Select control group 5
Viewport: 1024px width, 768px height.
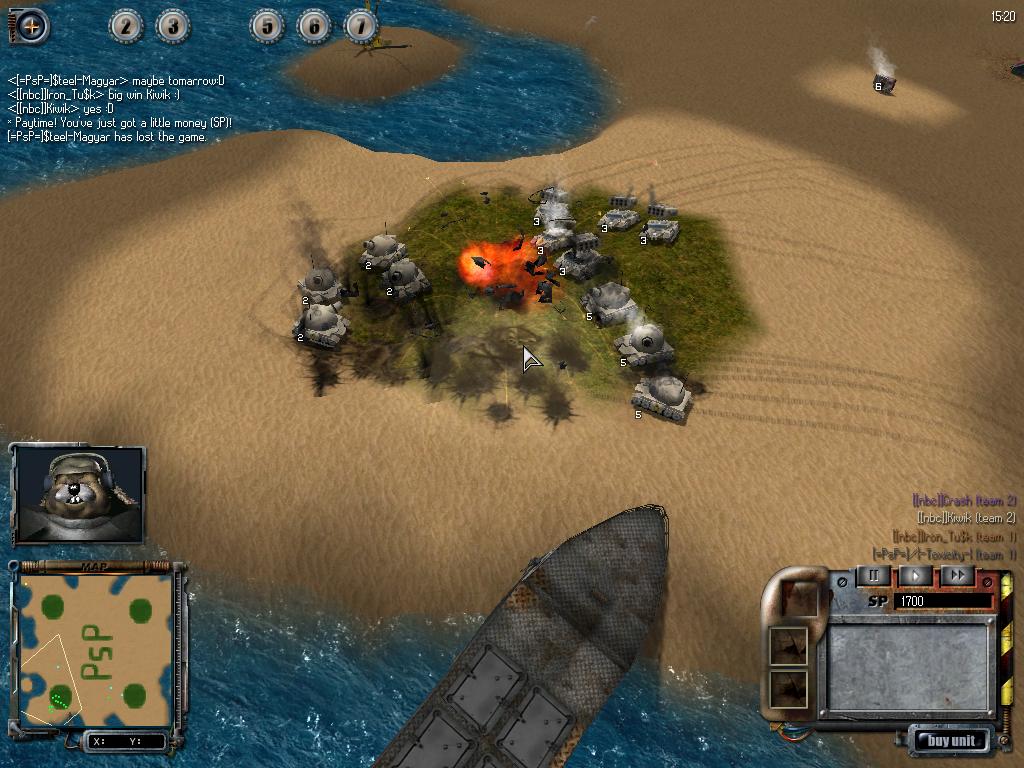tap(267, 26)
